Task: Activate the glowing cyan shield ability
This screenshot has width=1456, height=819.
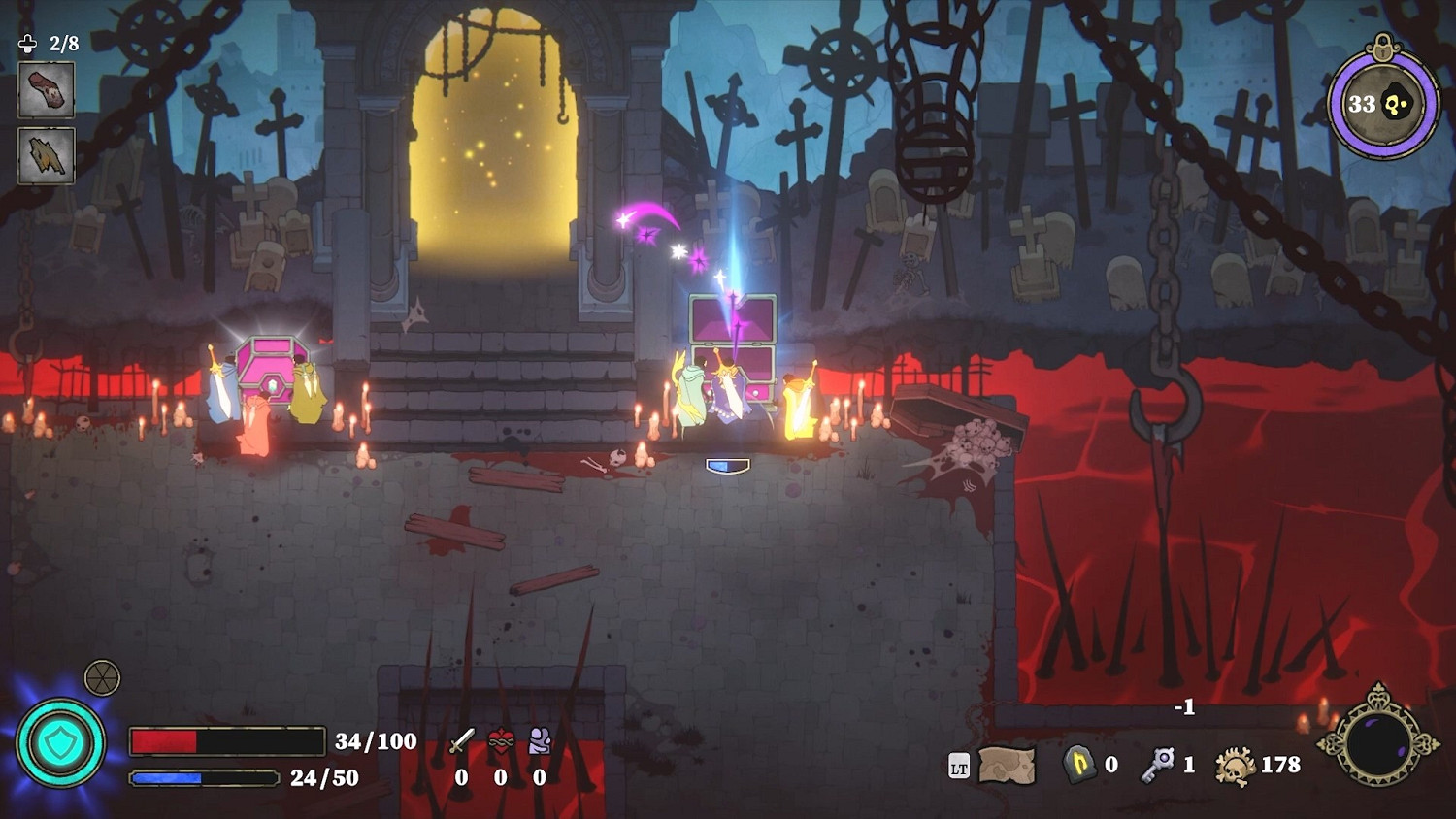Action: [x=60, y=743]
